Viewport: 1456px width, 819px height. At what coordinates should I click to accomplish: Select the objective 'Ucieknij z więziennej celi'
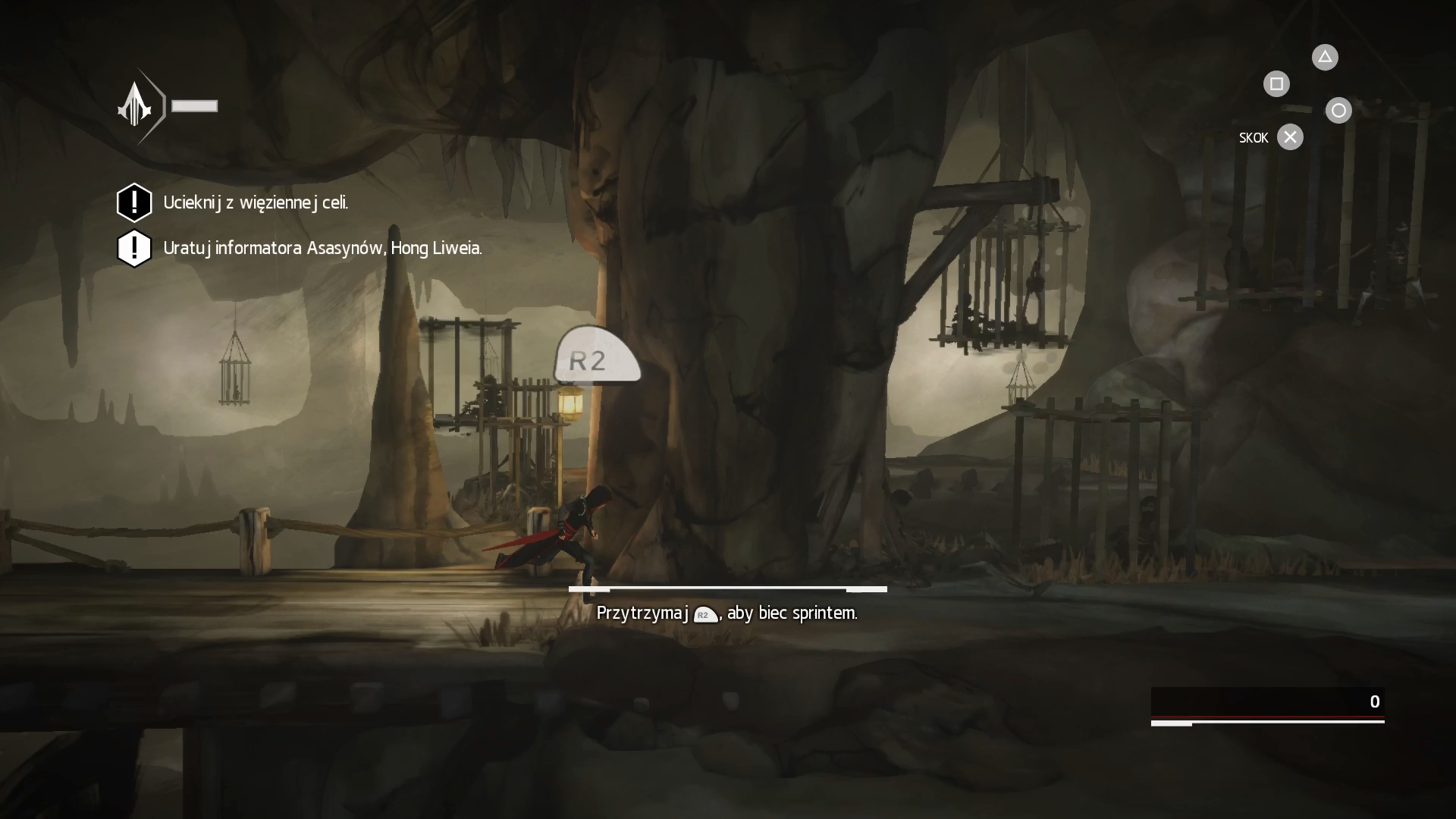pos(255,202)
